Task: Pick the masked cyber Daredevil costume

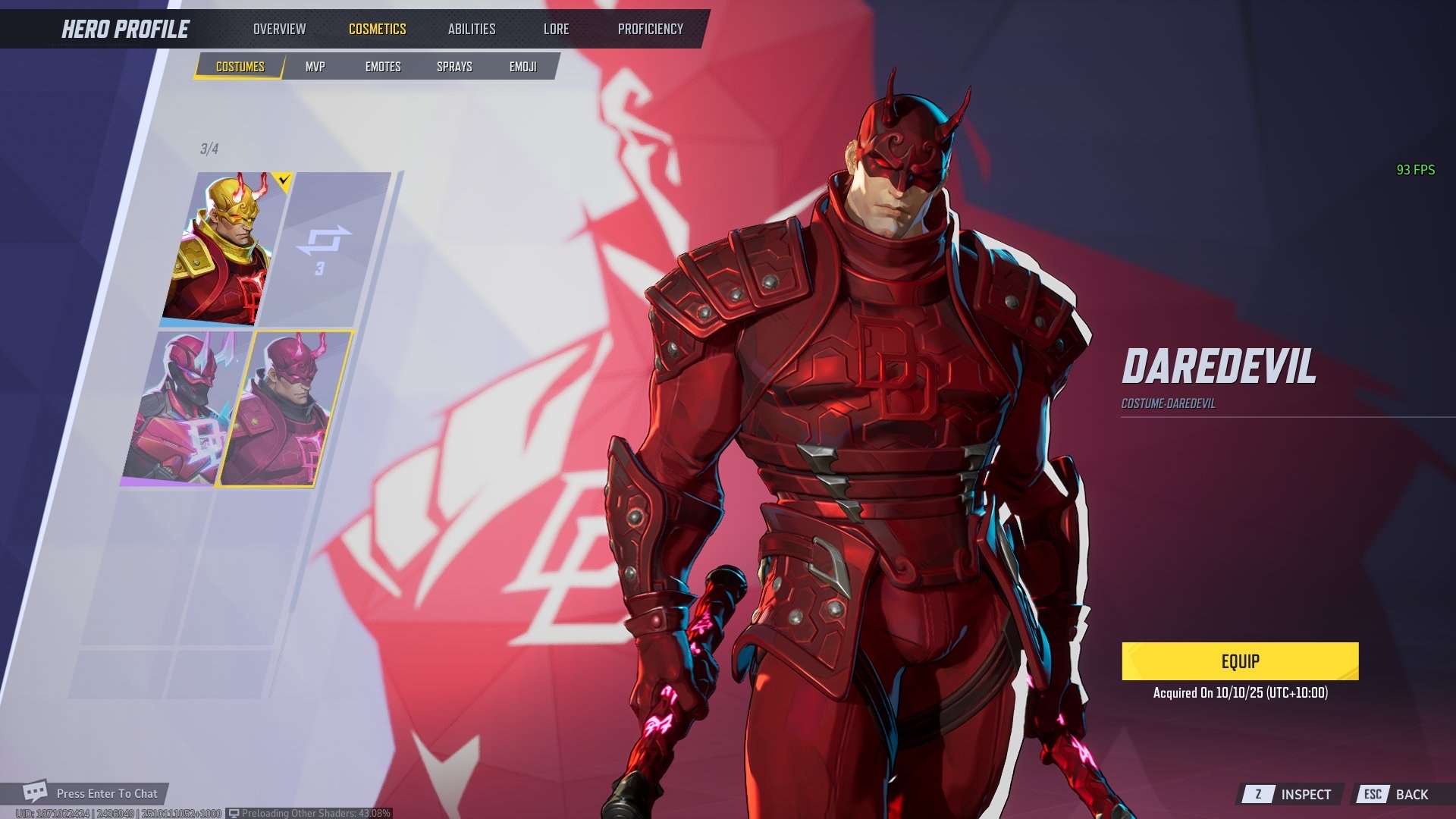Action: 182,408
